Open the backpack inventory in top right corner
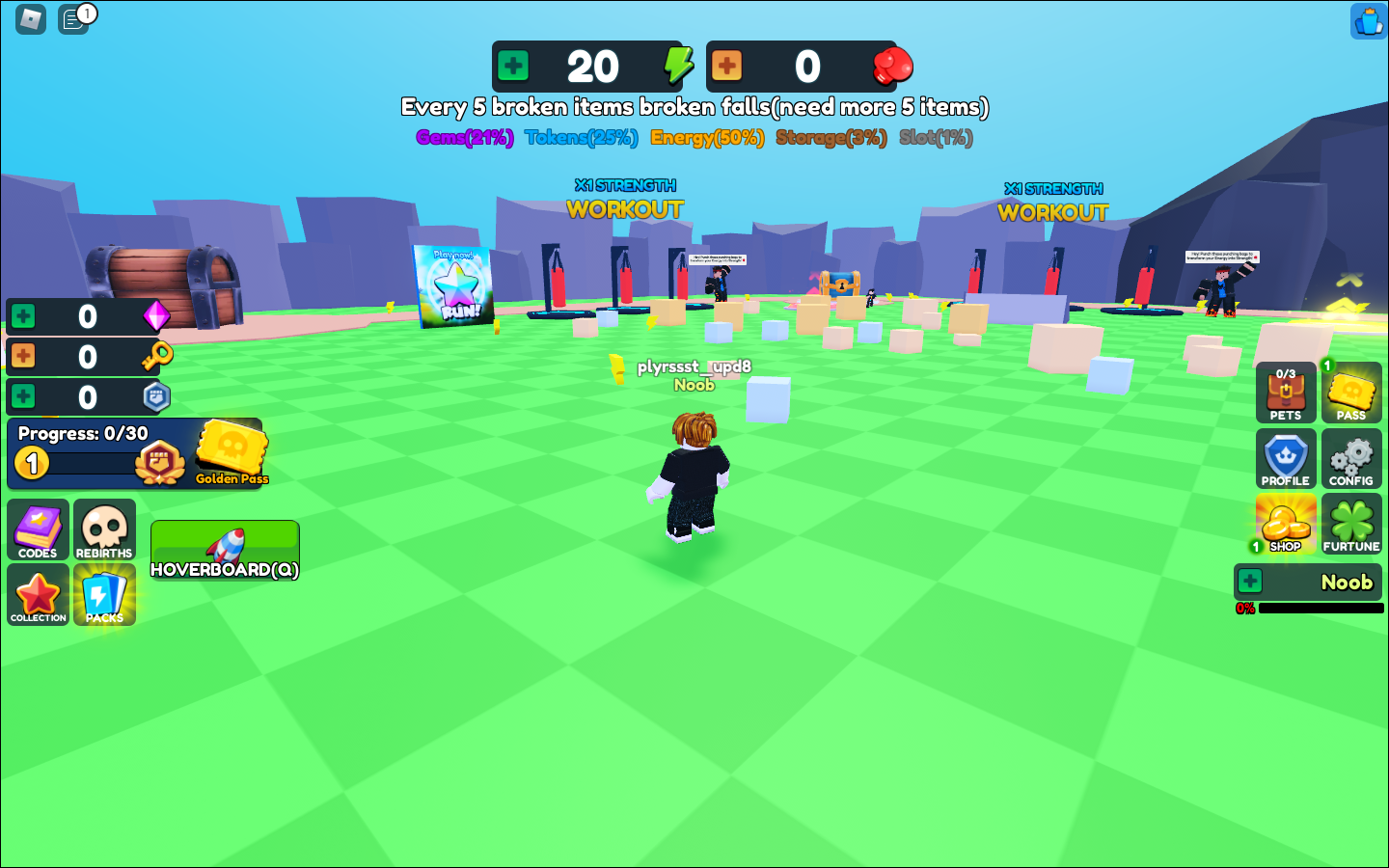1389x868 pixels. [1367, 21]
